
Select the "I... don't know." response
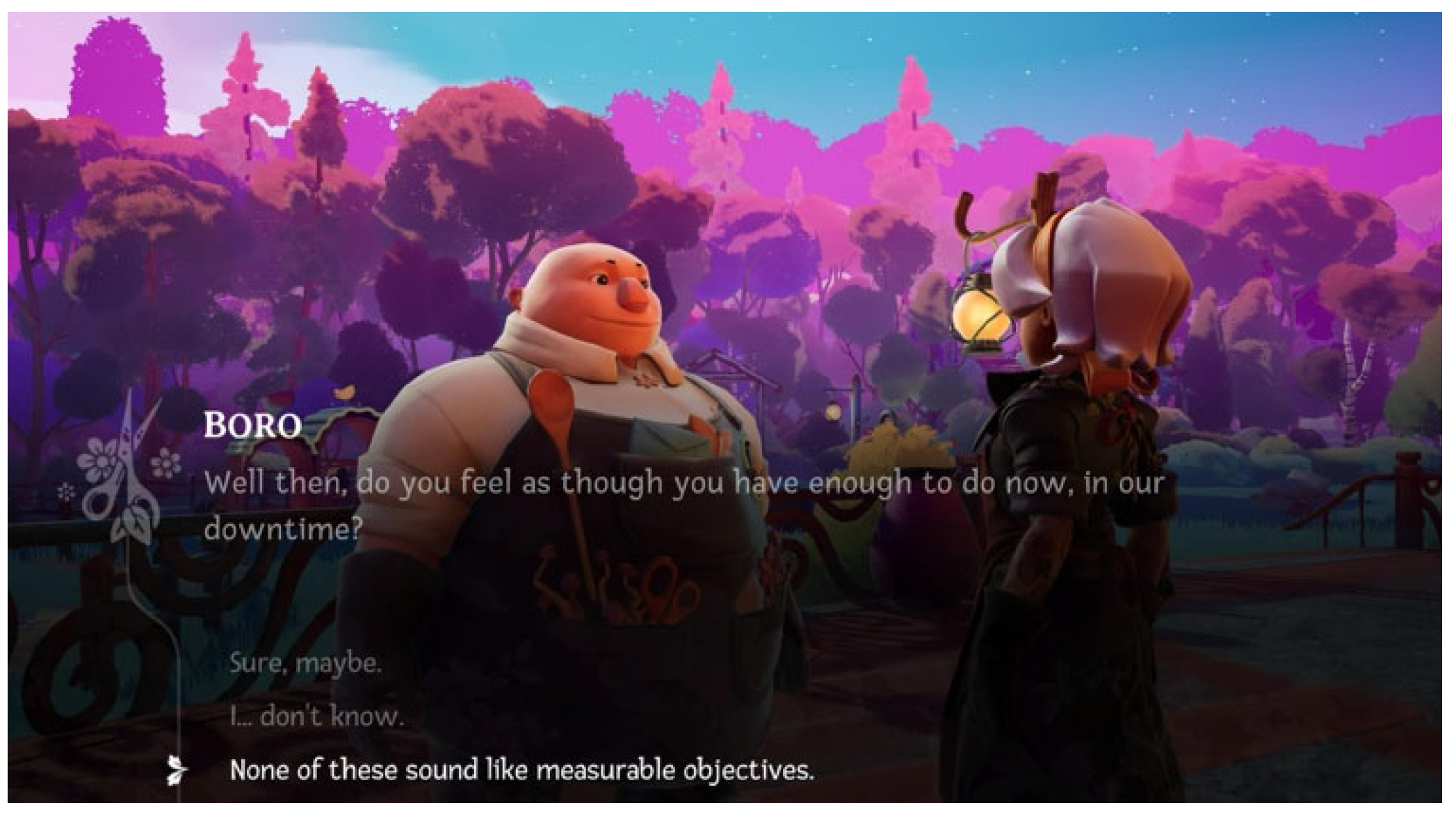point(316,716)
